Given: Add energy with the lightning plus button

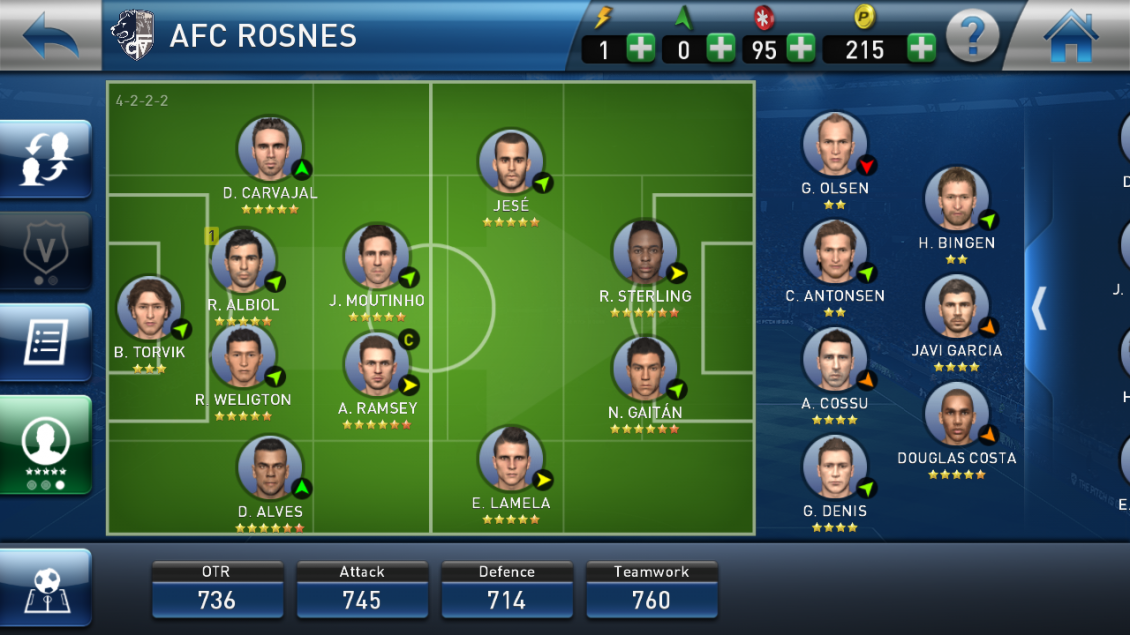Looking at the screenshot, I should [640, 48].
